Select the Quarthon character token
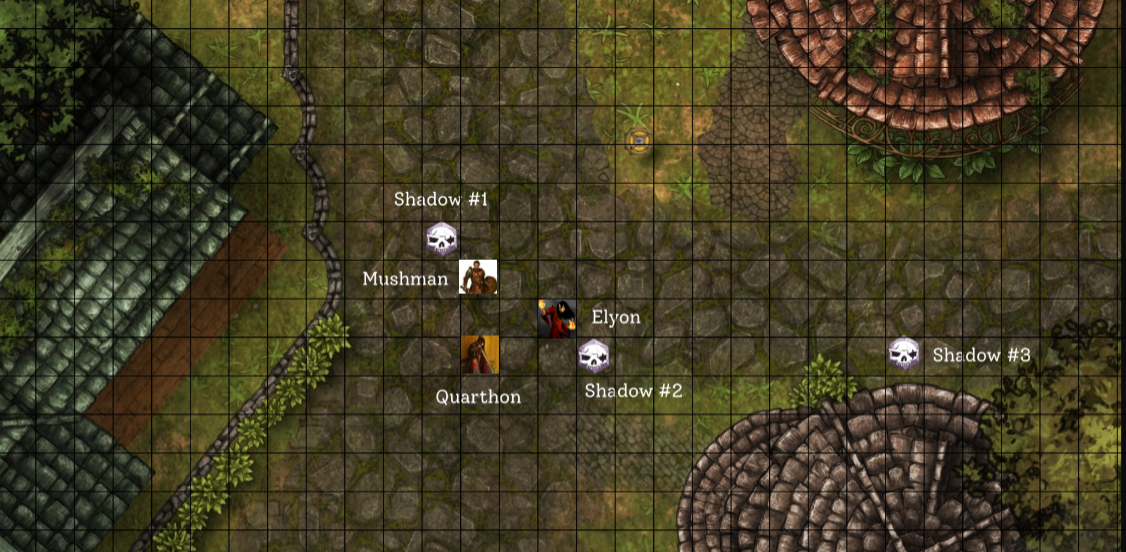 480,355
